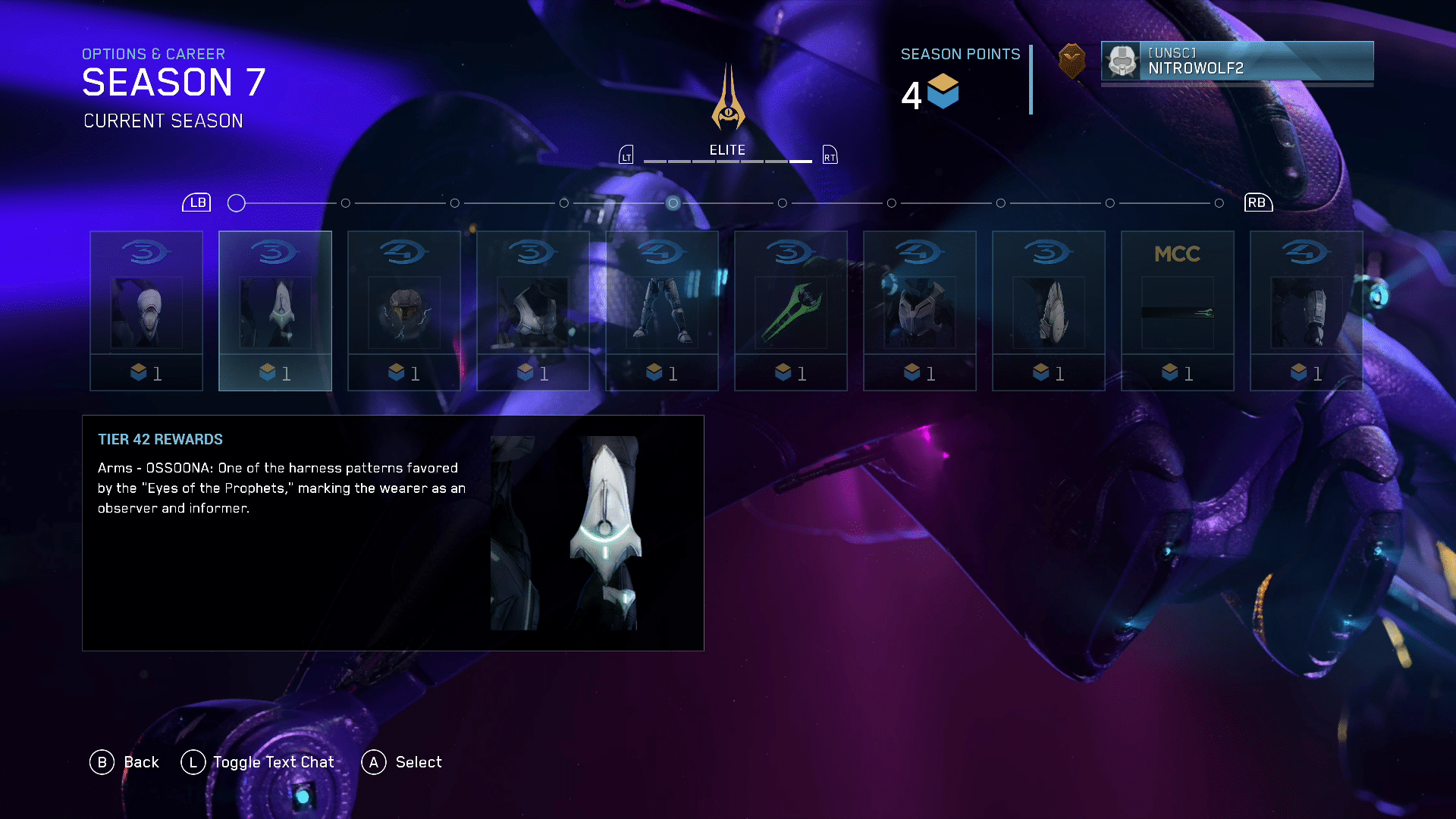The width and height of the screenshot is (1456, 819).
Task: Unlock the green energy sword skin reward
Action: click(x=791, y=310)
